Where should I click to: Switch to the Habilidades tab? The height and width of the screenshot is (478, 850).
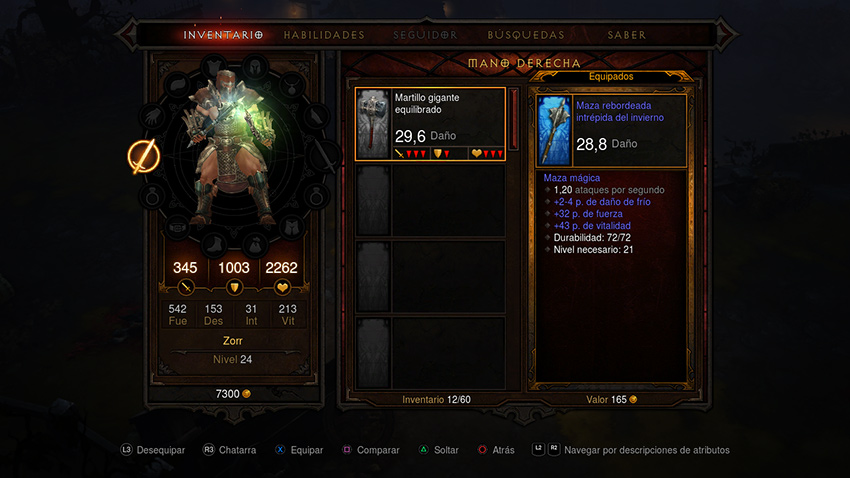click(x=324, y=35)
